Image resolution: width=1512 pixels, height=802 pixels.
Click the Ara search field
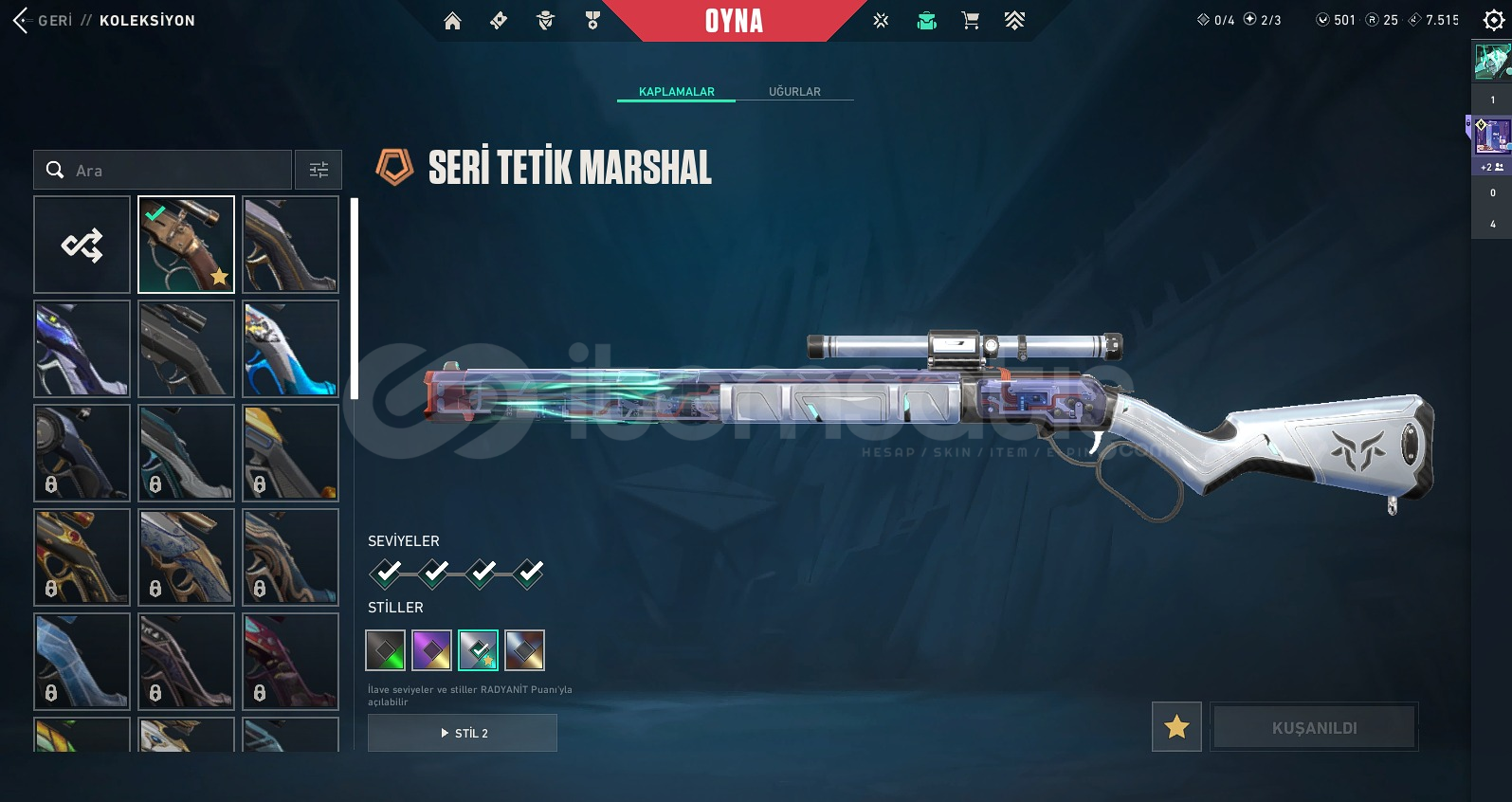tap(163, 171)
